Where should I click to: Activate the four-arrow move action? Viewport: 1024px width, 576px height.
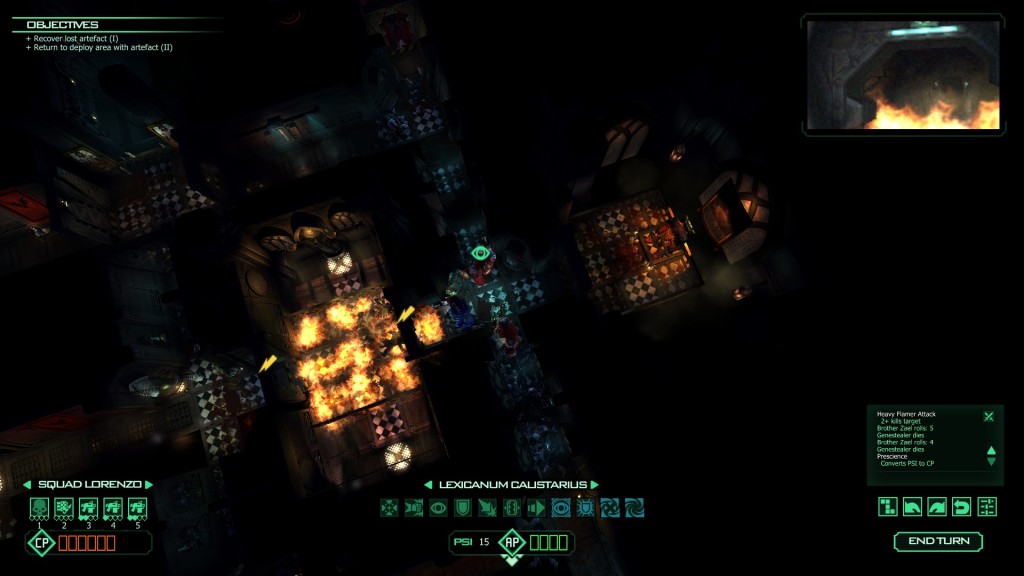coord(389,508)
